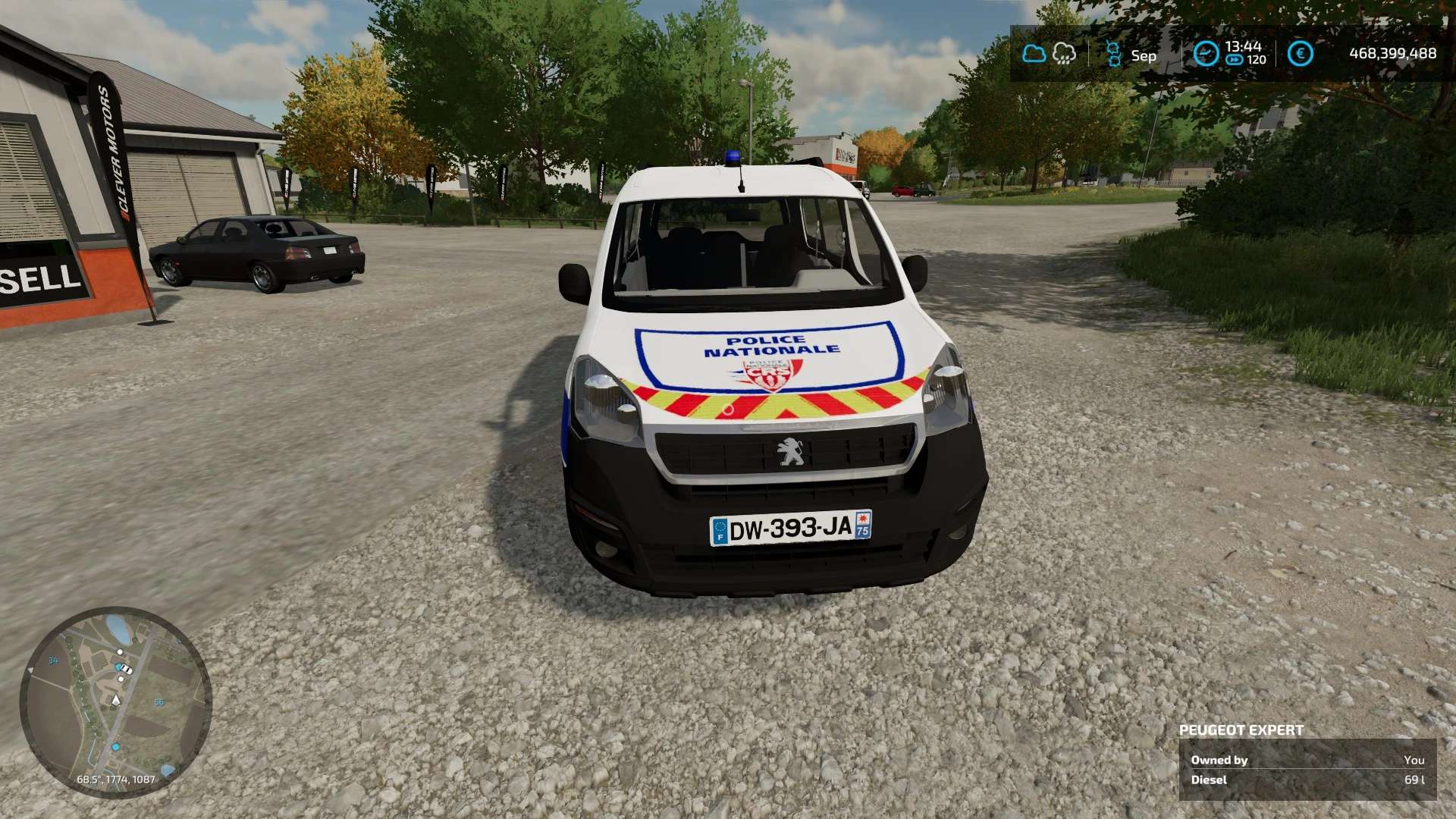Click the cloud weather forecast icon
The image size is (1456, 819).
pos(1034,54)
